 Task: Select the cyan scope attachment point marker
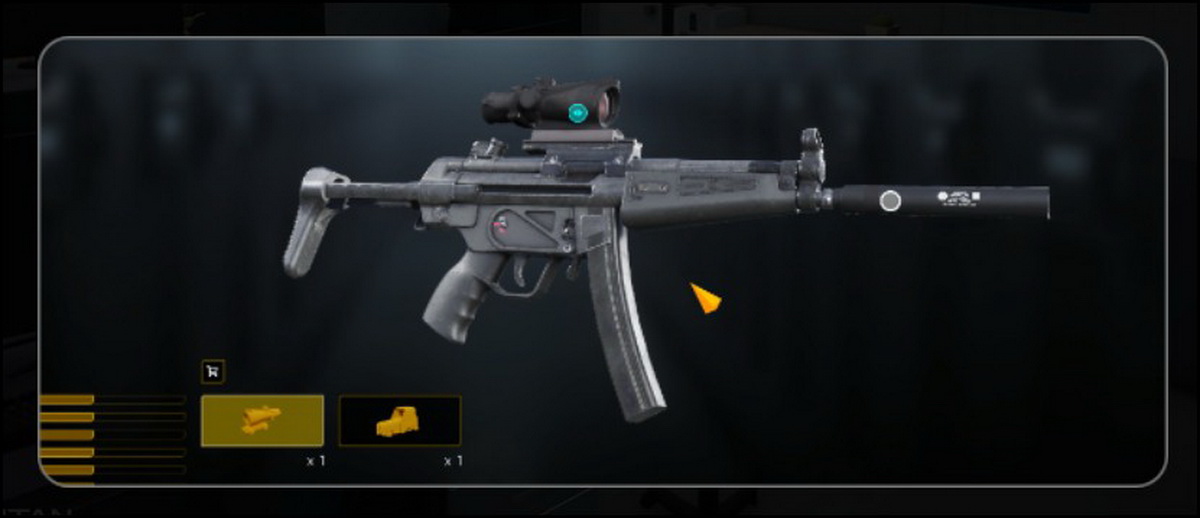click(578, 113)
